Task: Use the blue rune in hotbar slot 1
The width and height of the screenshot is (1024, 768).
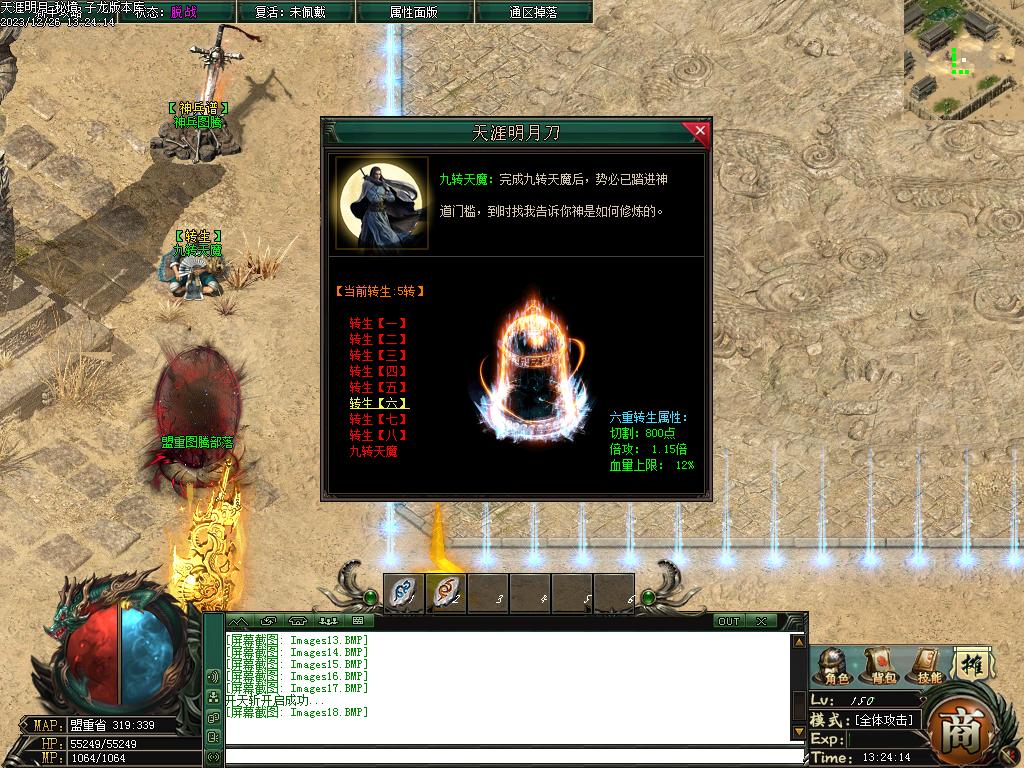Action: tap(404, 593)
